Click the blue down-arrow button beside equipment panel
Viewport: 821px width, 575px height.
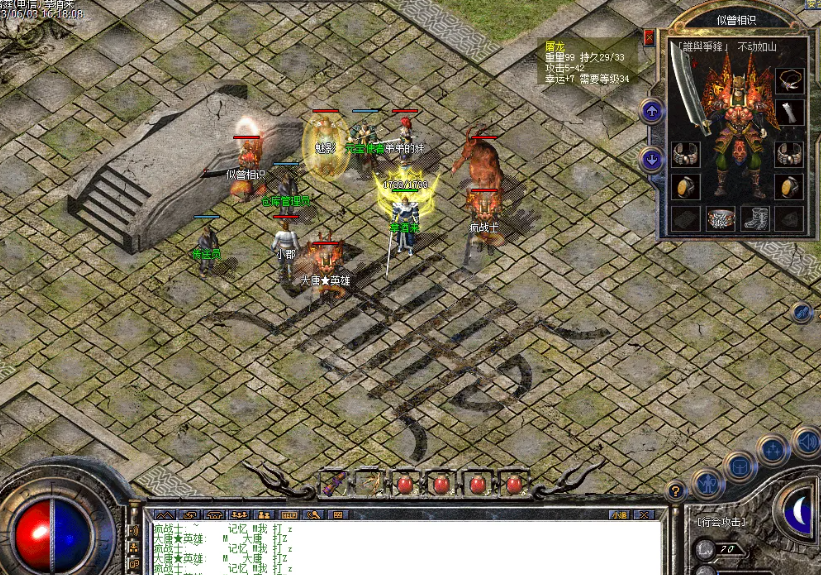pyautogui.click(x=652, y=158)
